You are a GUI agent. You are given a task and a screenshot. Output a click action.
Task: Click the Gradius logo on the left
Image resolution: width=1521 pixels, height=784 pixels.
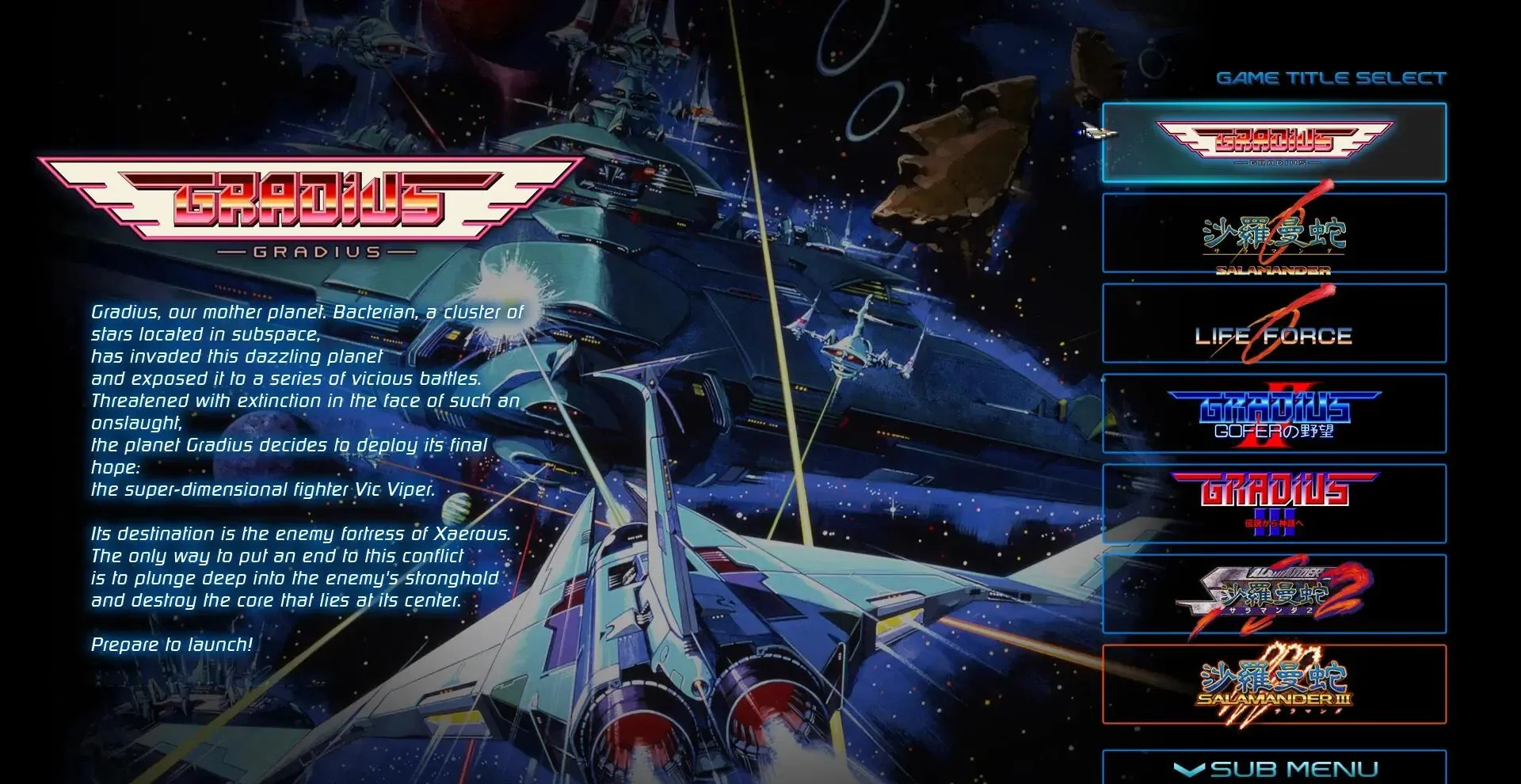[309, 206]
